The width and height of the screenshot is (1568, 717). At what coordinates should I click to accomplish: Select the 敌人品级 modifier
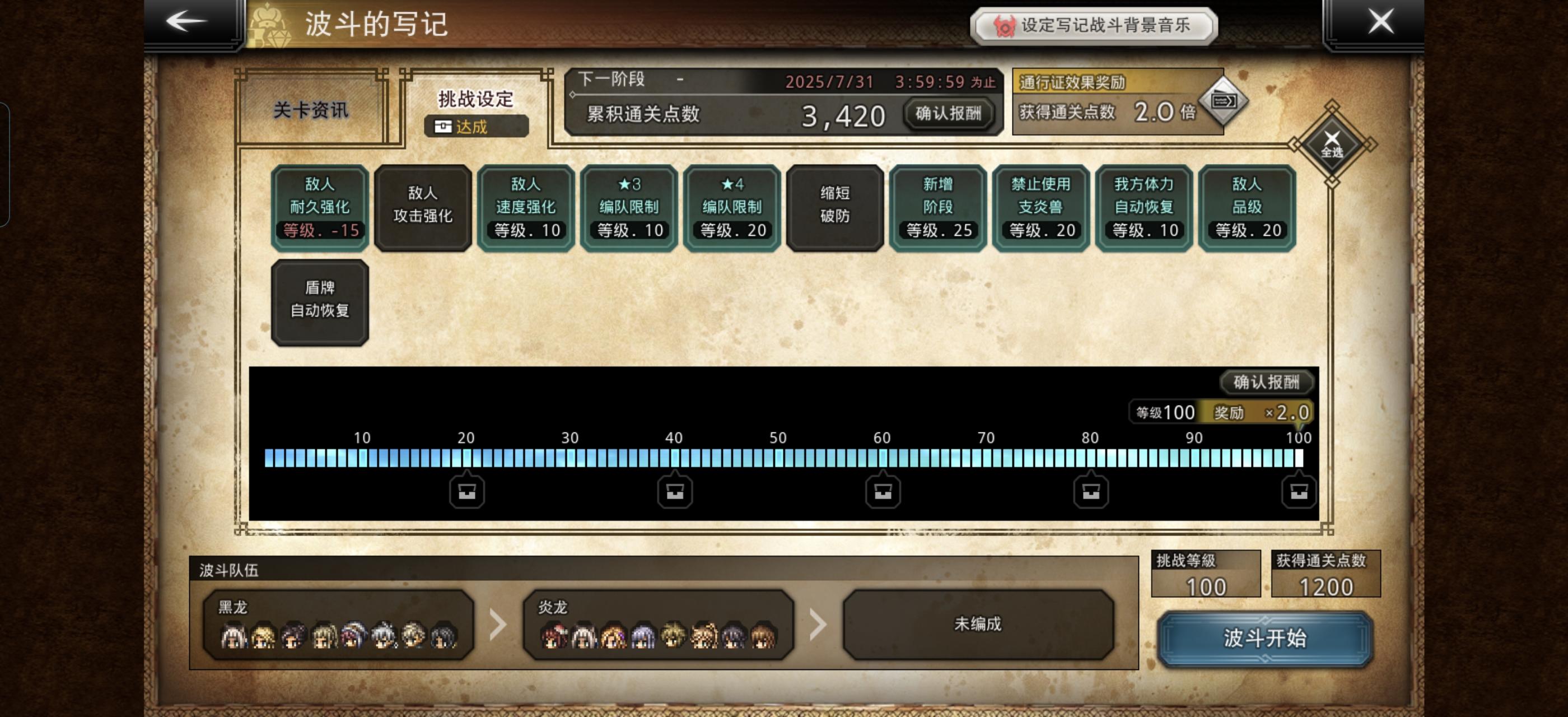(x=1246, y=207)
